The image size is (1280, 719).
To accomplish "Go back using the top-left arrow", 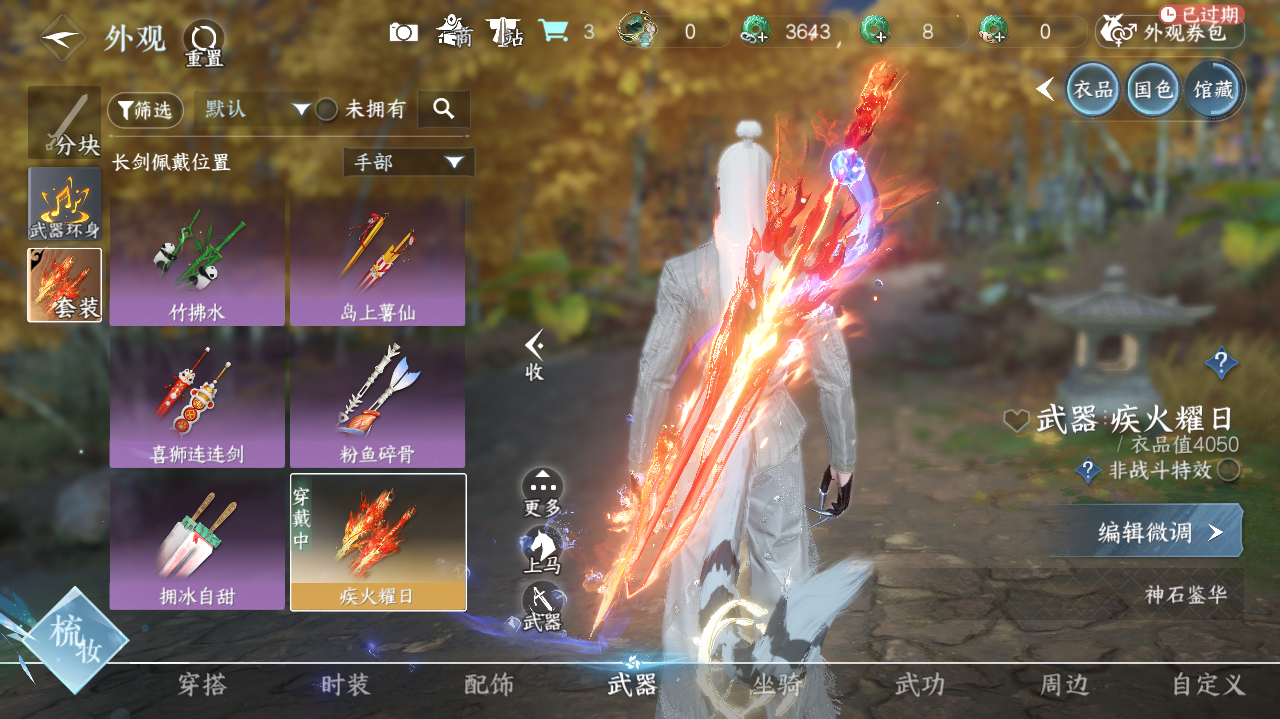I will coord(62,37).
